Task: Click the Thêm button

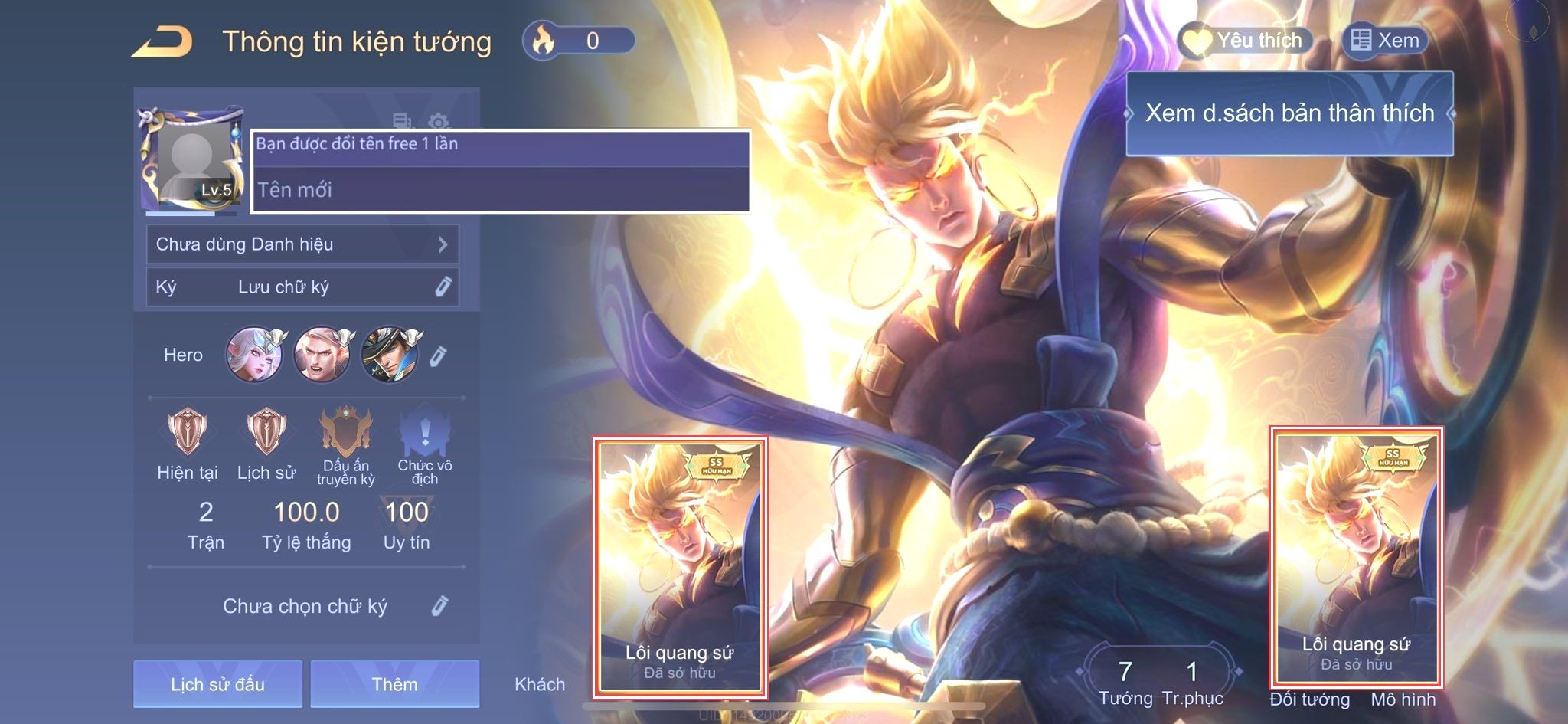Action: pyautogui.click(x=394, y=684)
